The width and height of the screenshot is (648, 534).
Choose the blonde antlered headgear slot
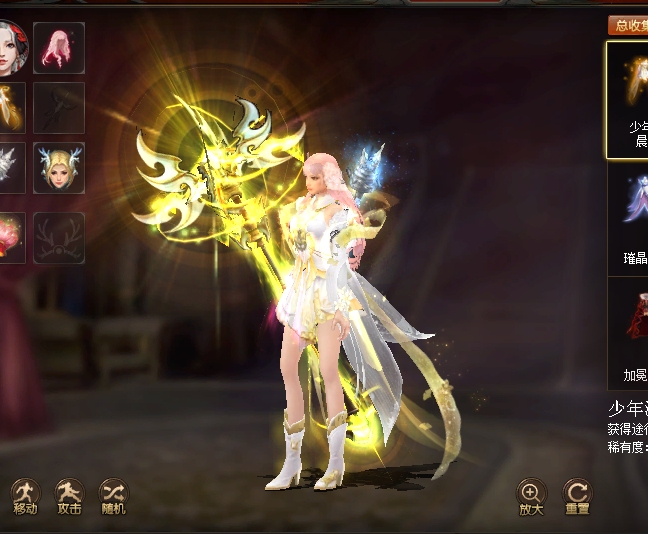point(59,167)
